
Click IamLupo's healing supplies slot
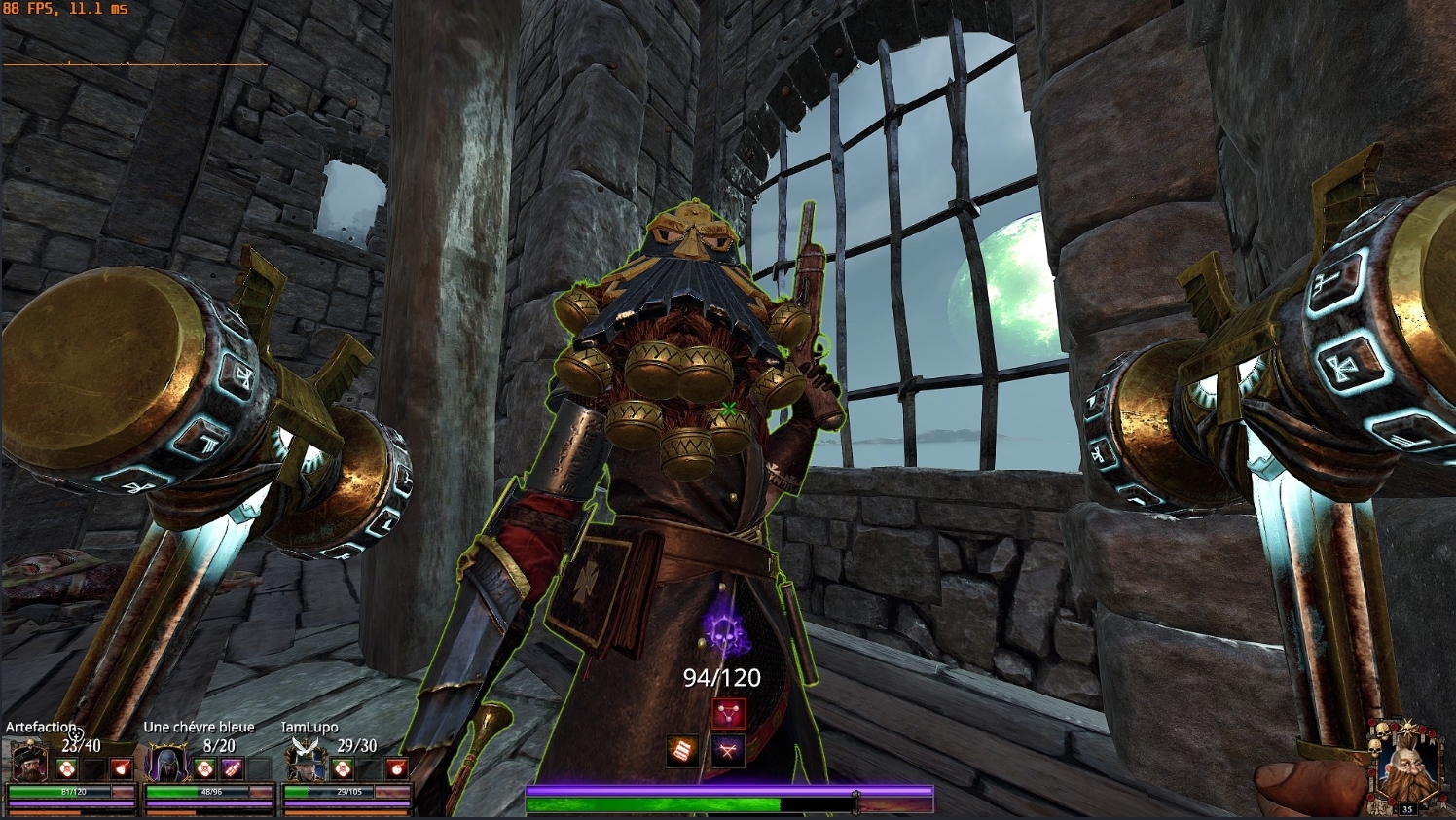pyautogui.click(x=342, y=769)
